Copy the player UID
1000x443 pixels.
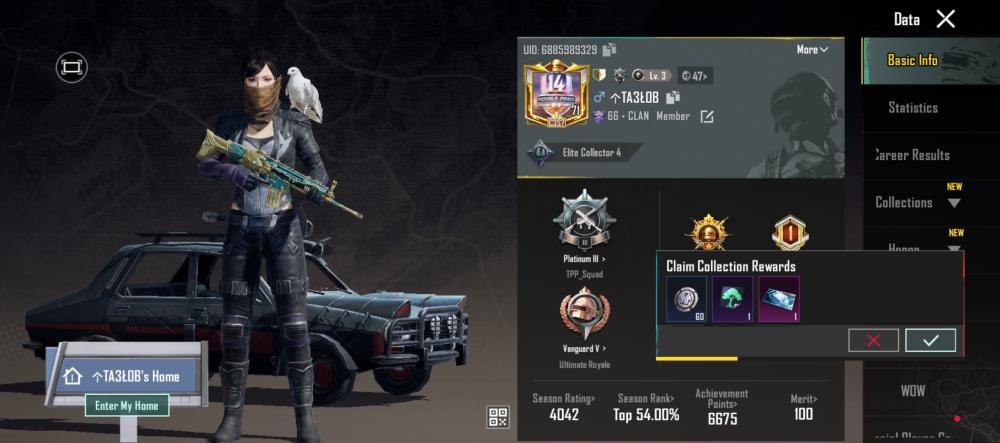(610, 50)
